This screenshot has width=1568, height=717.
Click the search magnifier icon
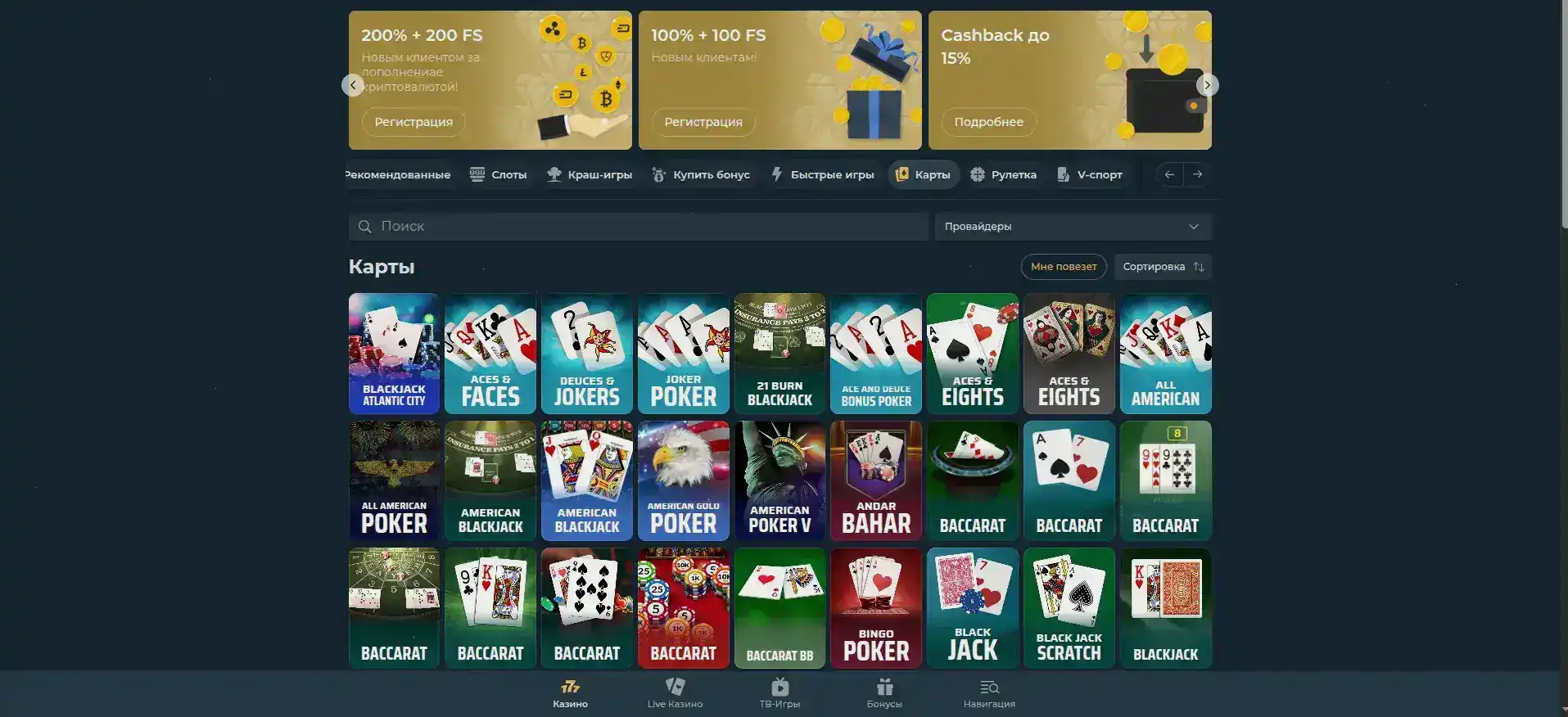[364, 227]
